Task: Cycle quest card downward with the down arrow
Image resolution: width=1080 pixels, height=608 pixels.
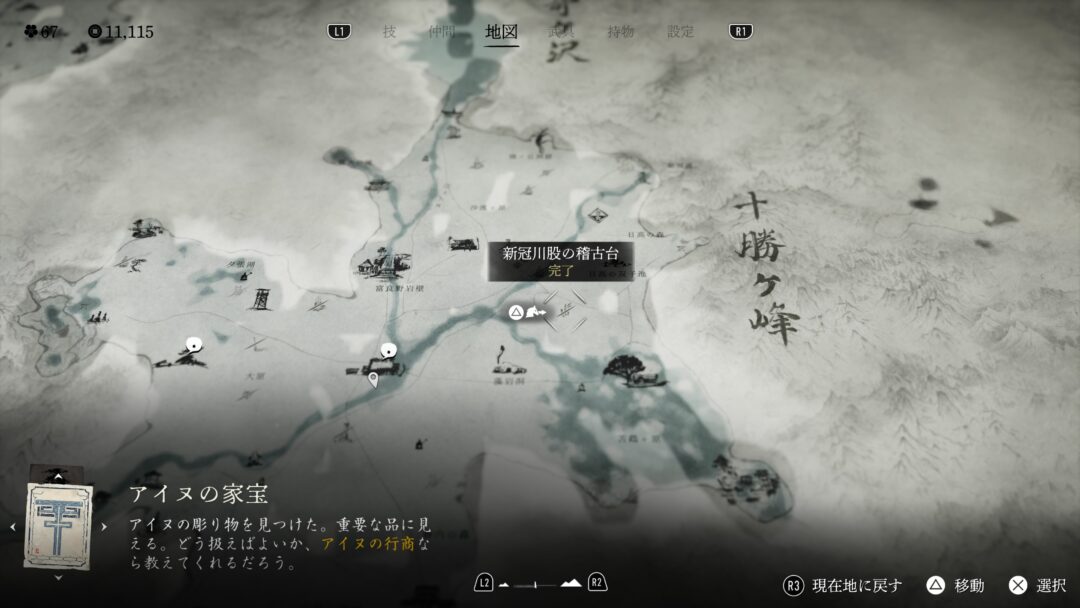Action: 58,577
